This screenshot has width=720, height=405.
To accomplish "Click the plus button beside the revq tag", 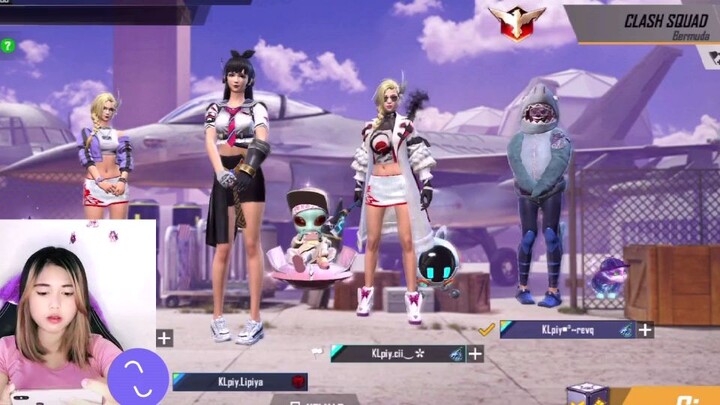I will (x=646, y=329).
